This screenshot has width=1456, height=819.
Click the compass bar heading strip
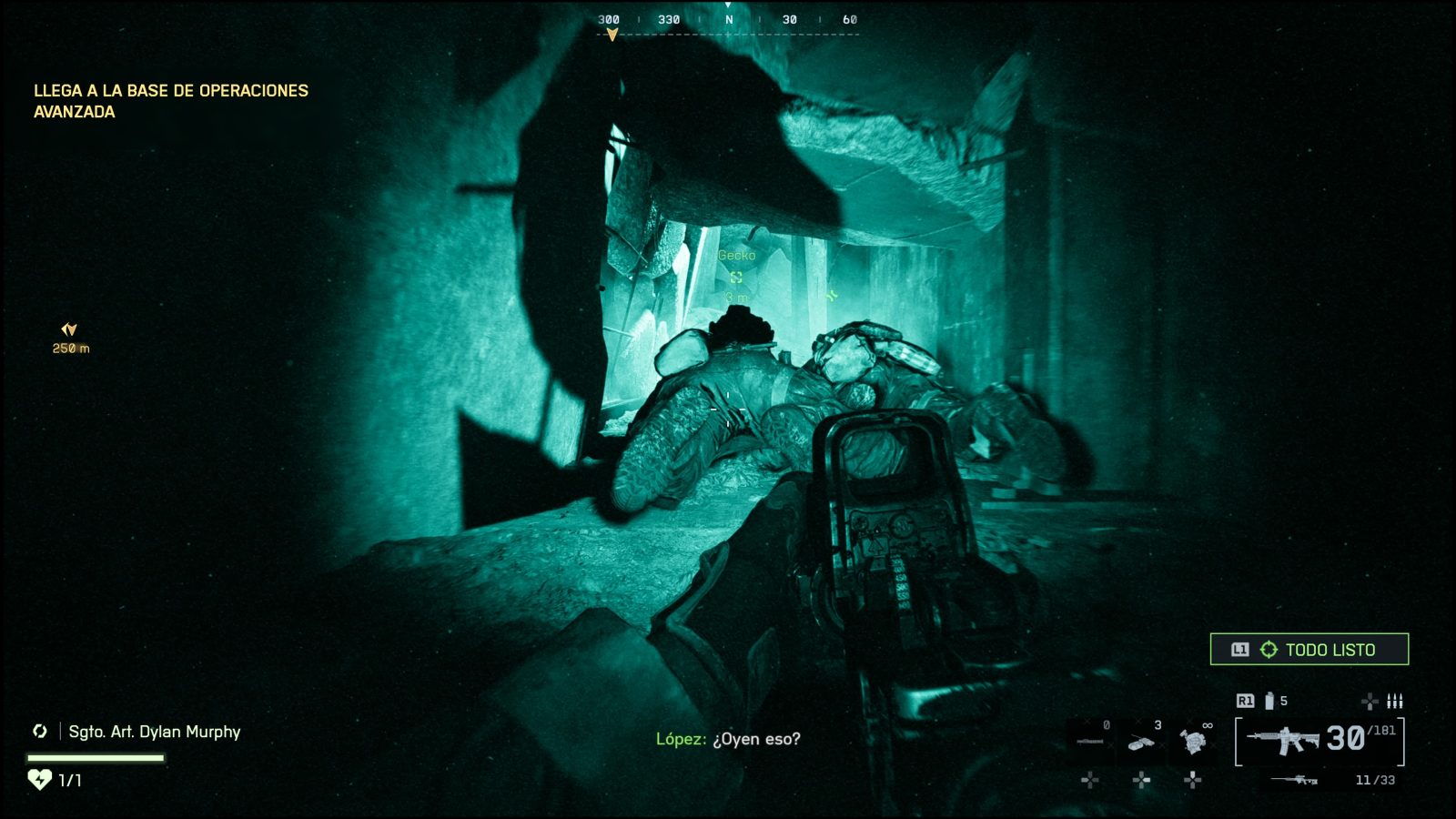tap(728, 21)
